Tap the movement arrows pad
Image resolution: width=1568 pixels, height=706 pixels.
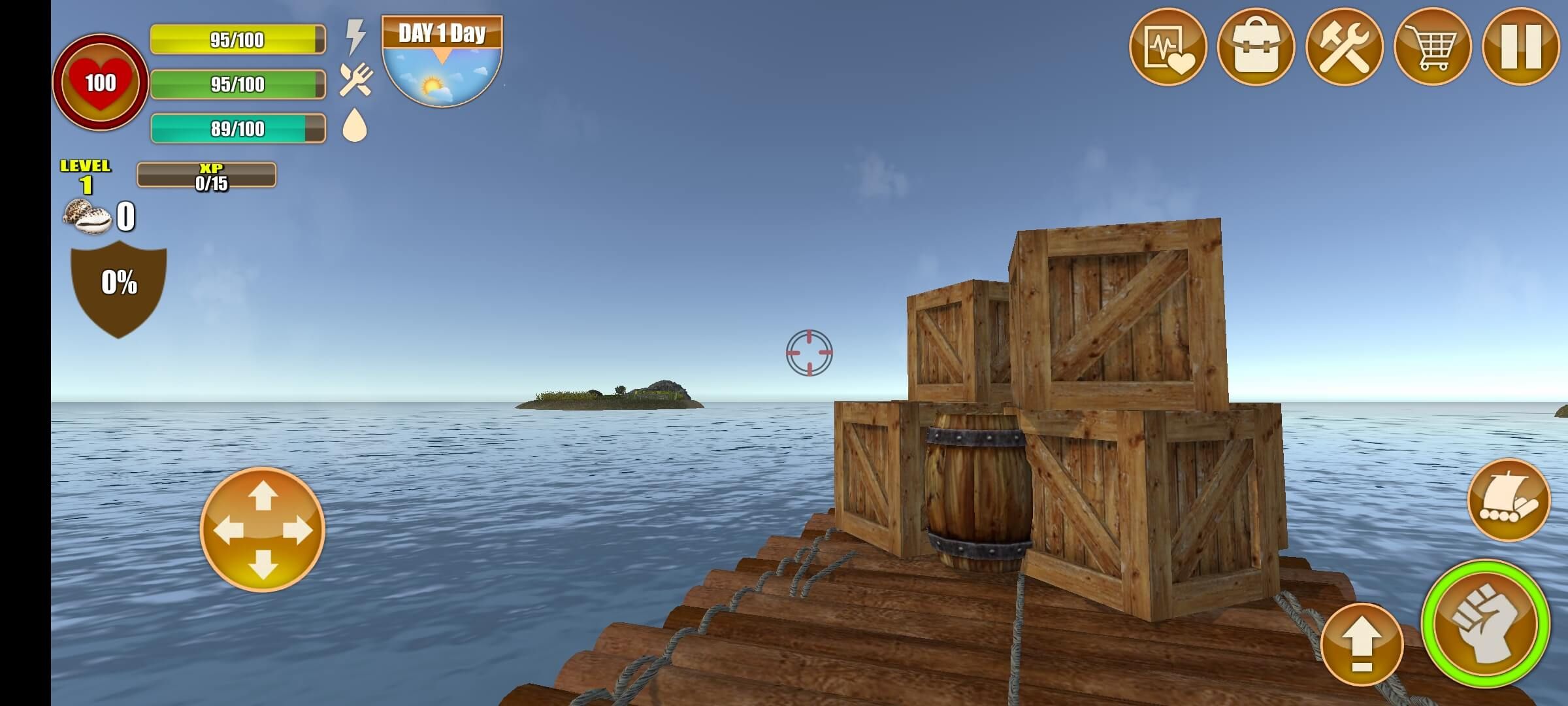point(262,529)
